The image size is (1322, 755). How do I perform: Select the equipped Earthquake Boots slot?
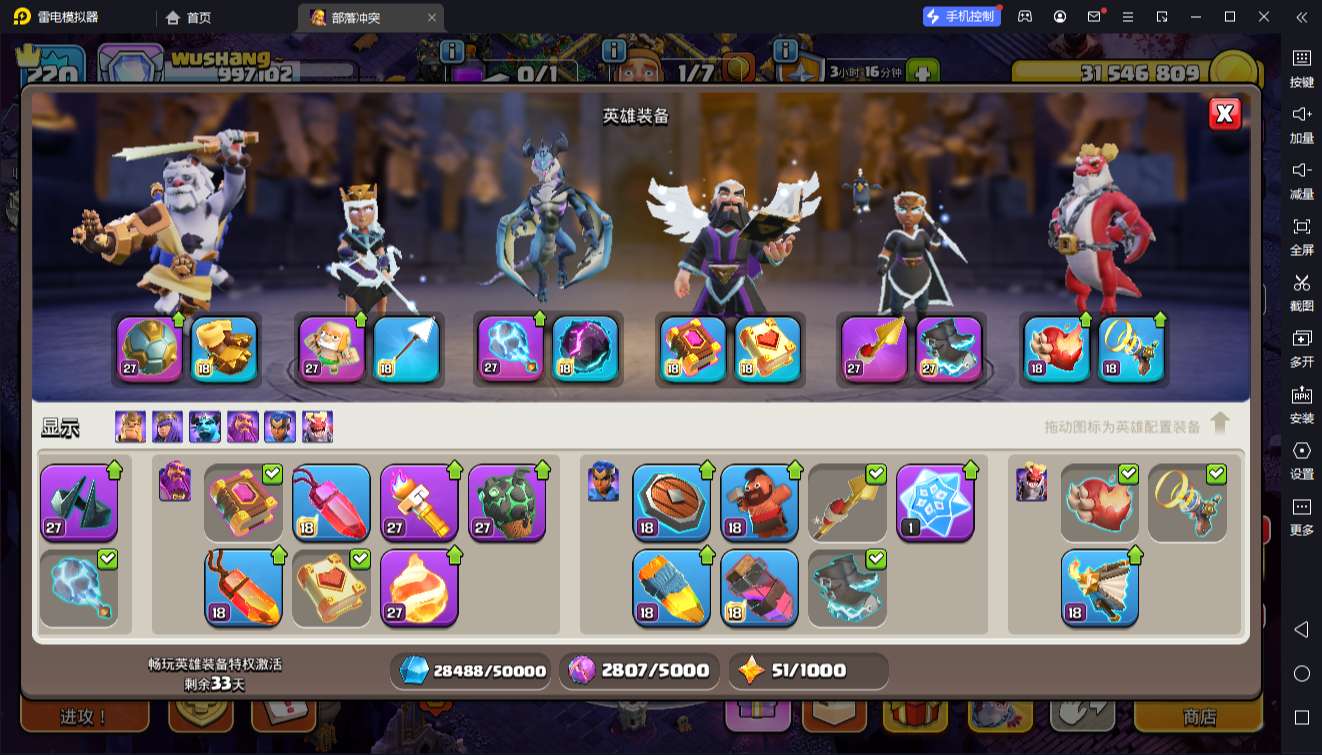[224, 349]
